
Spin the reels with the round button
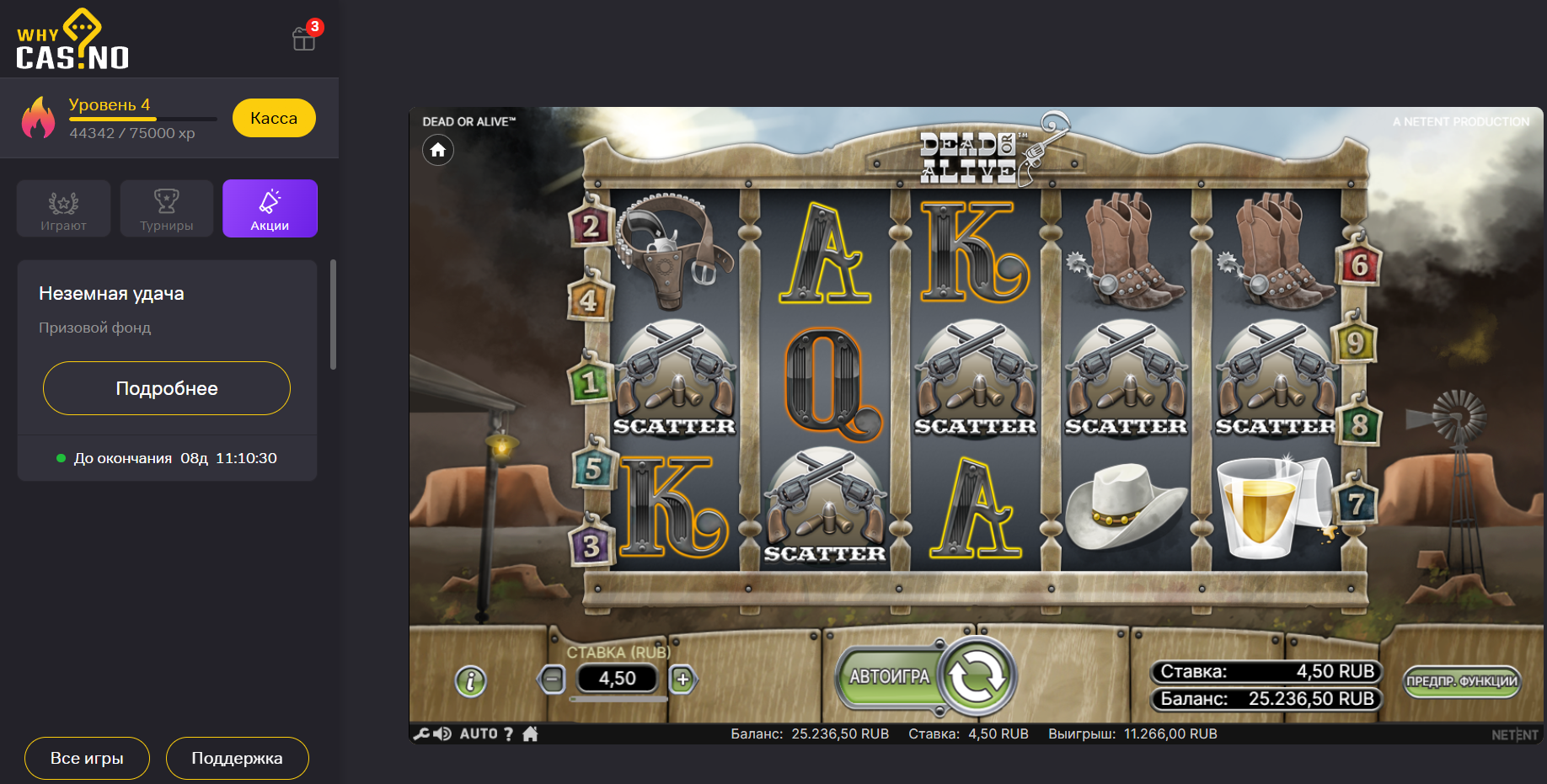(x=977, y=676)
